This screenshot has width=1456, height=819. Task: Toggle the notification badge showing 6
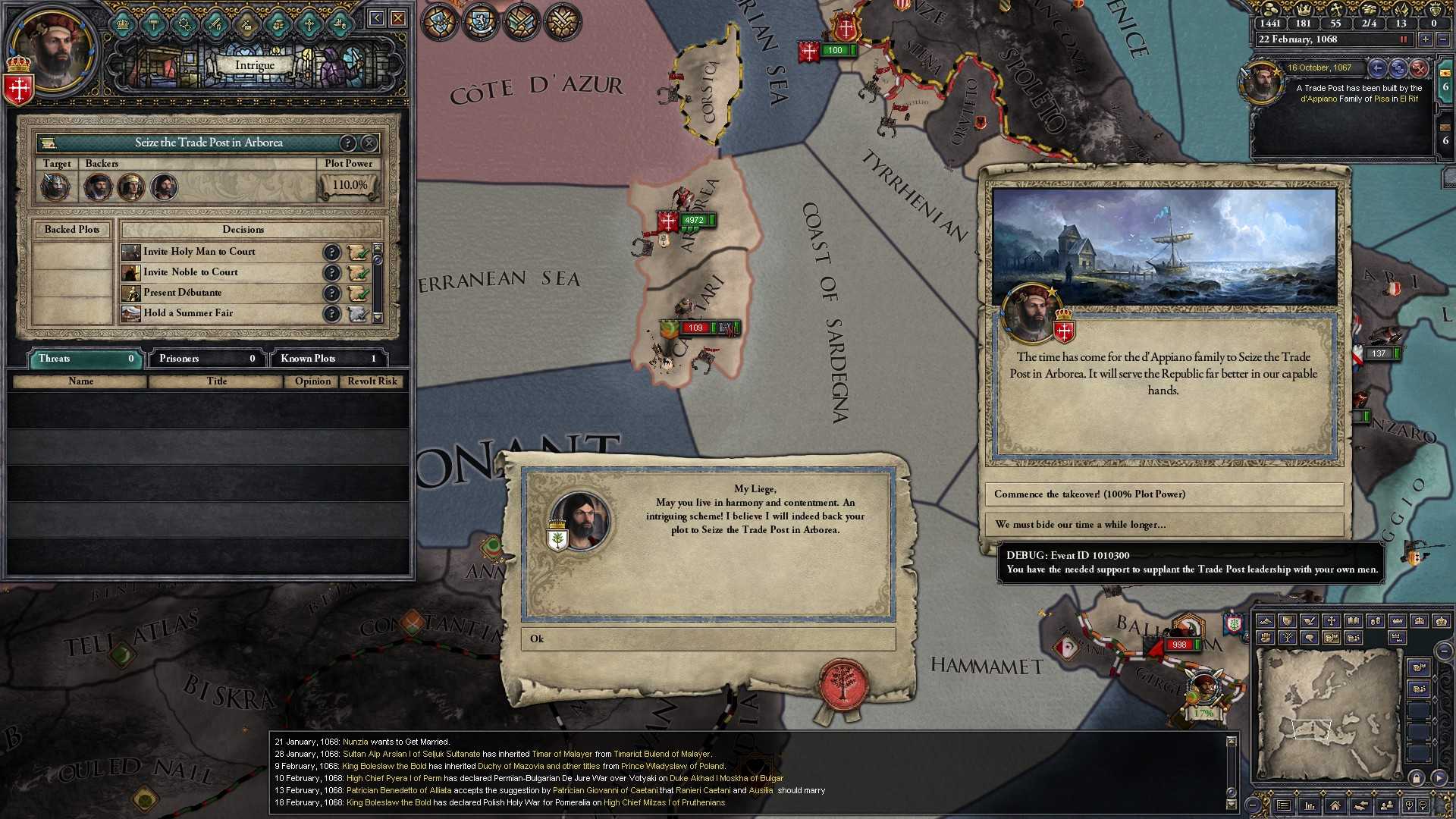(x=1445, y=89)
